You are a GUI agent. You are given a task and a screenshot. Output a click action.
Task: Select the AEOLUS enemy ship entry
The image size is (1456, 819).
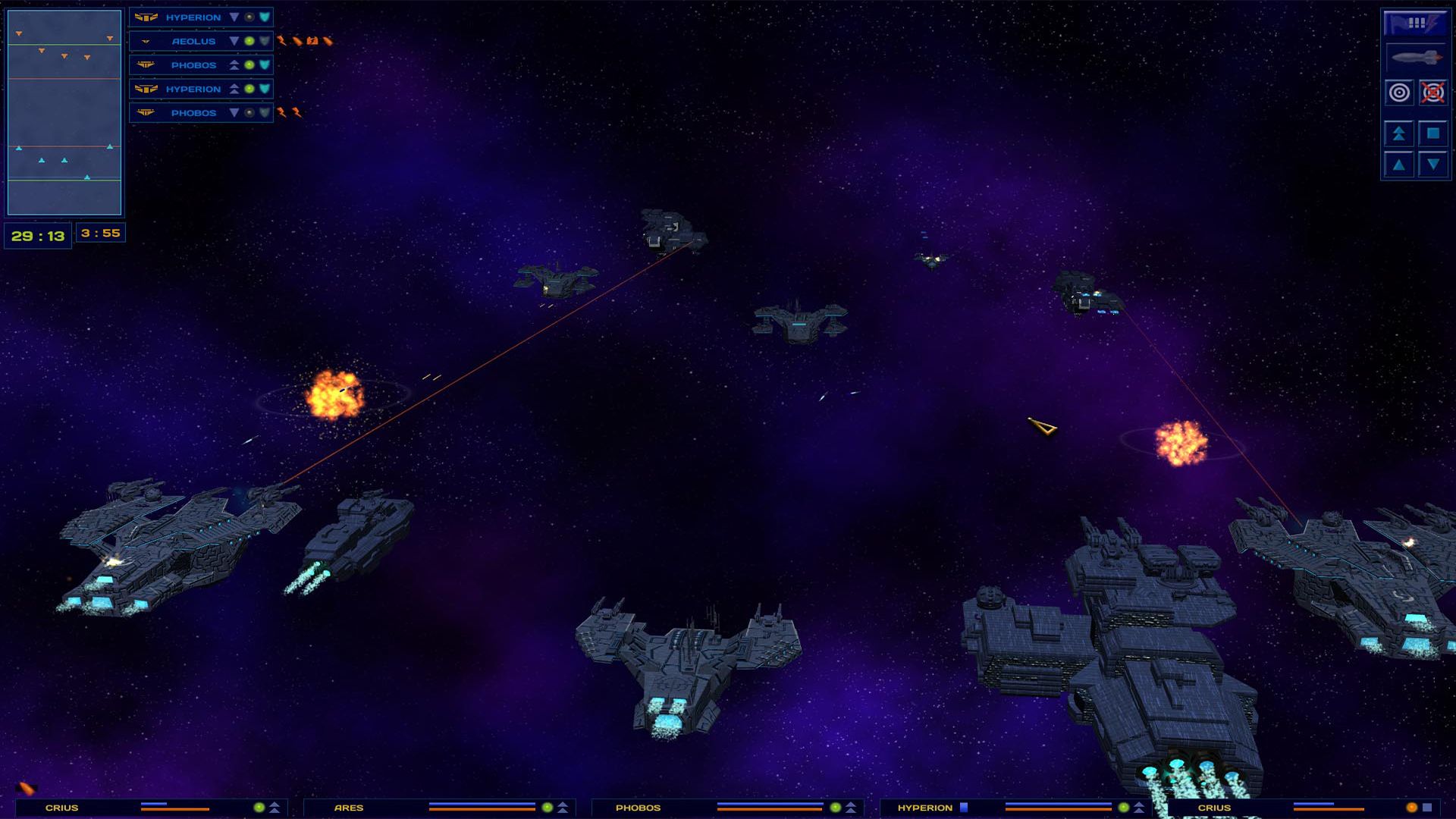pyautogui.click(x=193, y=41)
